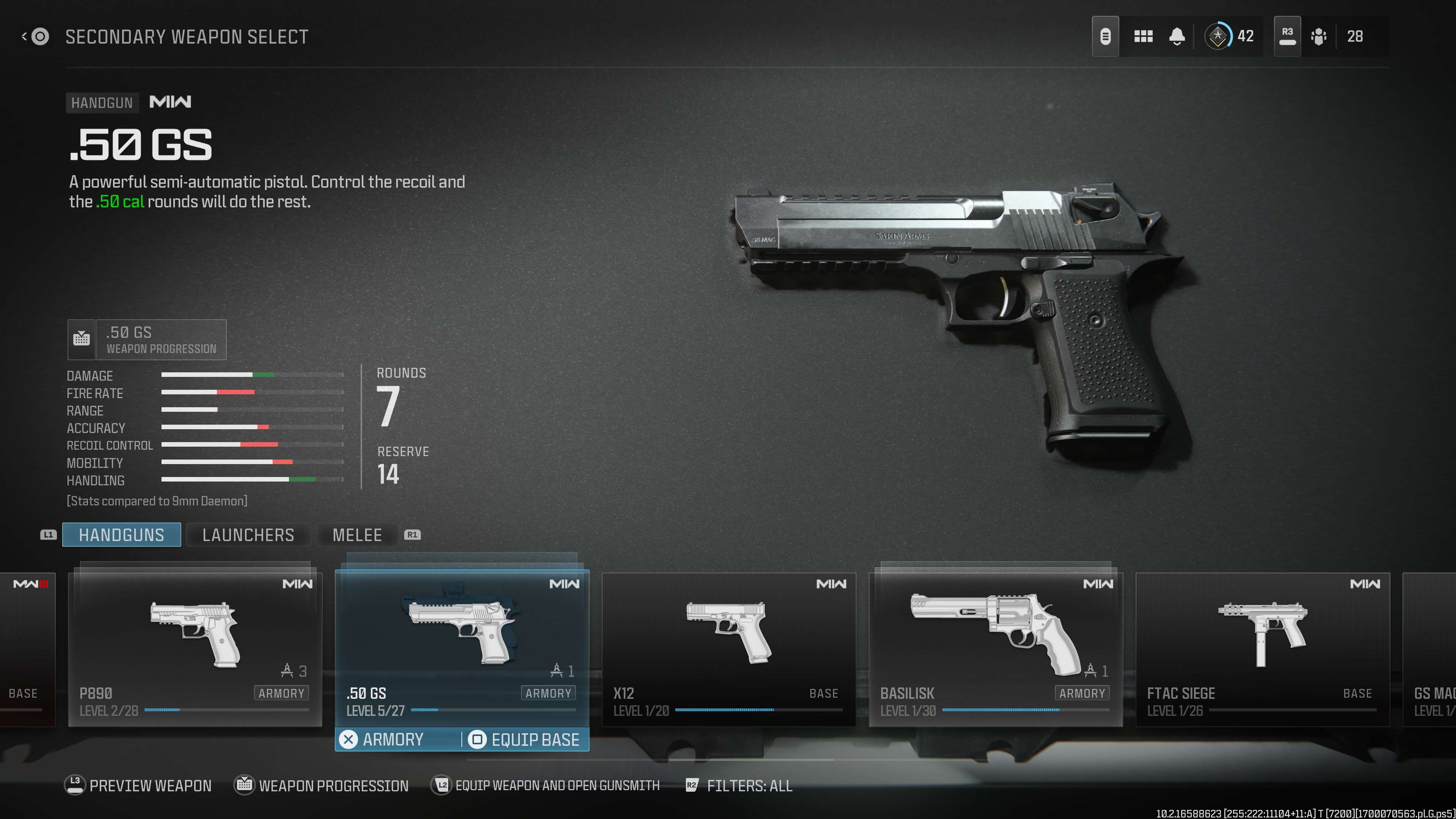Viewport: 1456px width, 819px height.
Task: Open the social party icon
Action: pyautogui.click(x=1319, y=37)
